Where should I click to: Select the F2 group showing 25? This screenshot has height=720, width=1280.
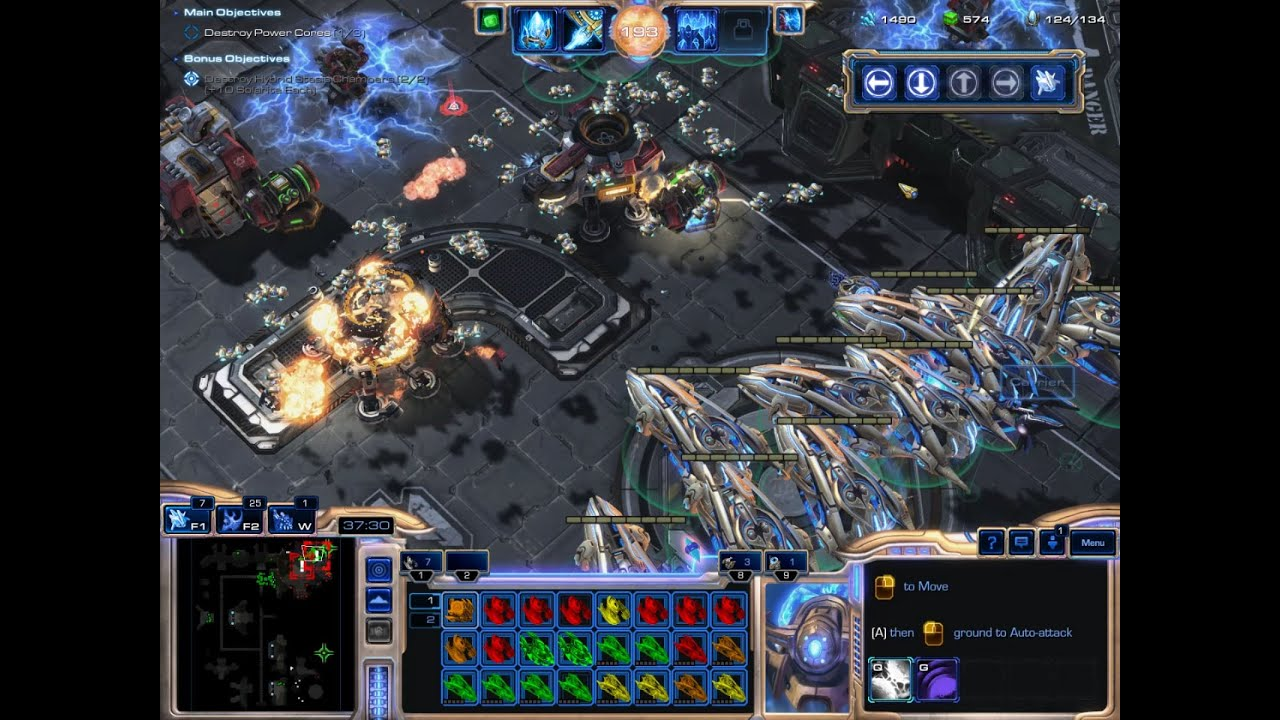pos(239,520)
